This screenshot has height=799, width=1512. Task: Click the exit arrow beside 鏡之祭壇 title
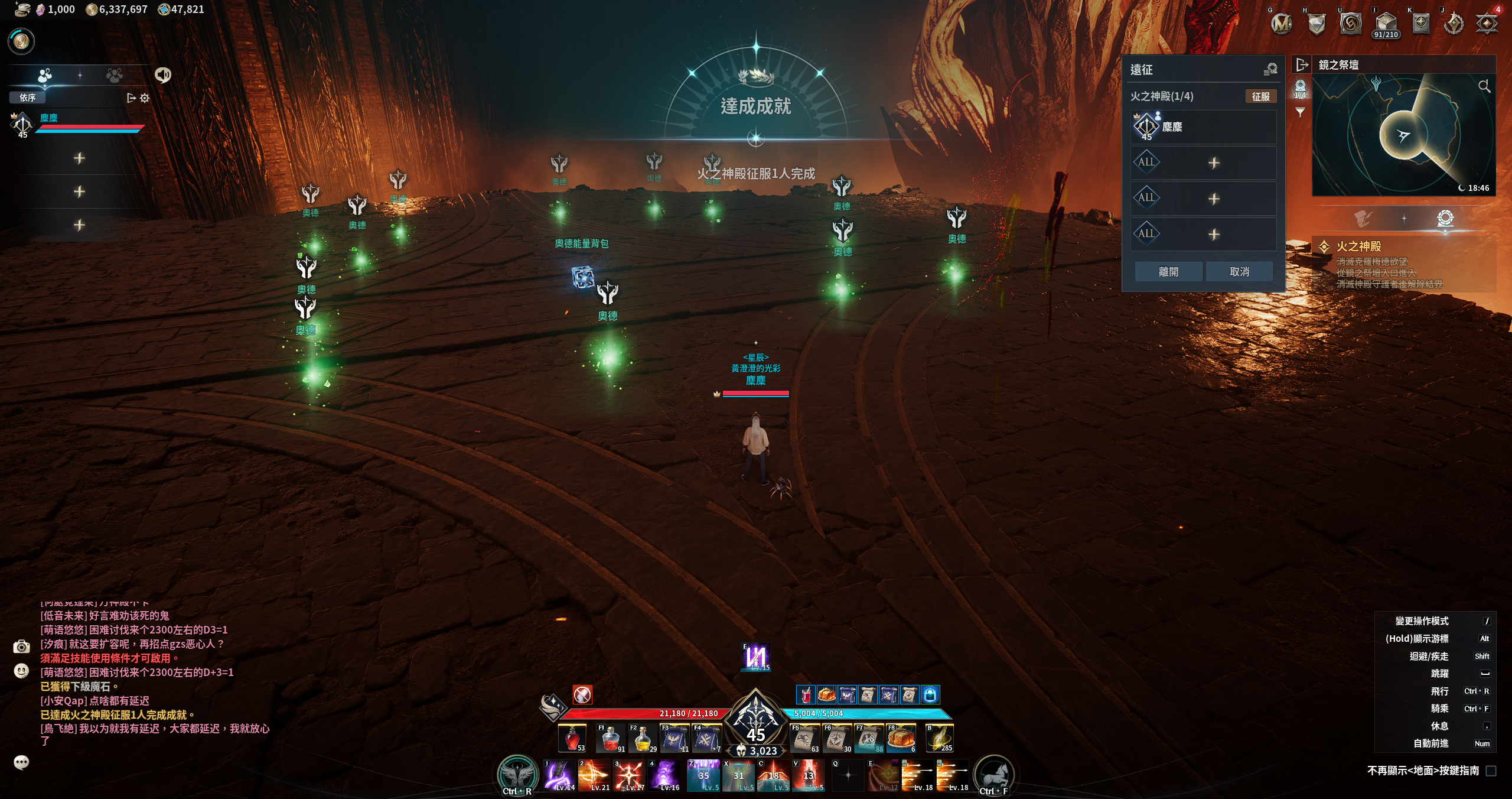1302,64
